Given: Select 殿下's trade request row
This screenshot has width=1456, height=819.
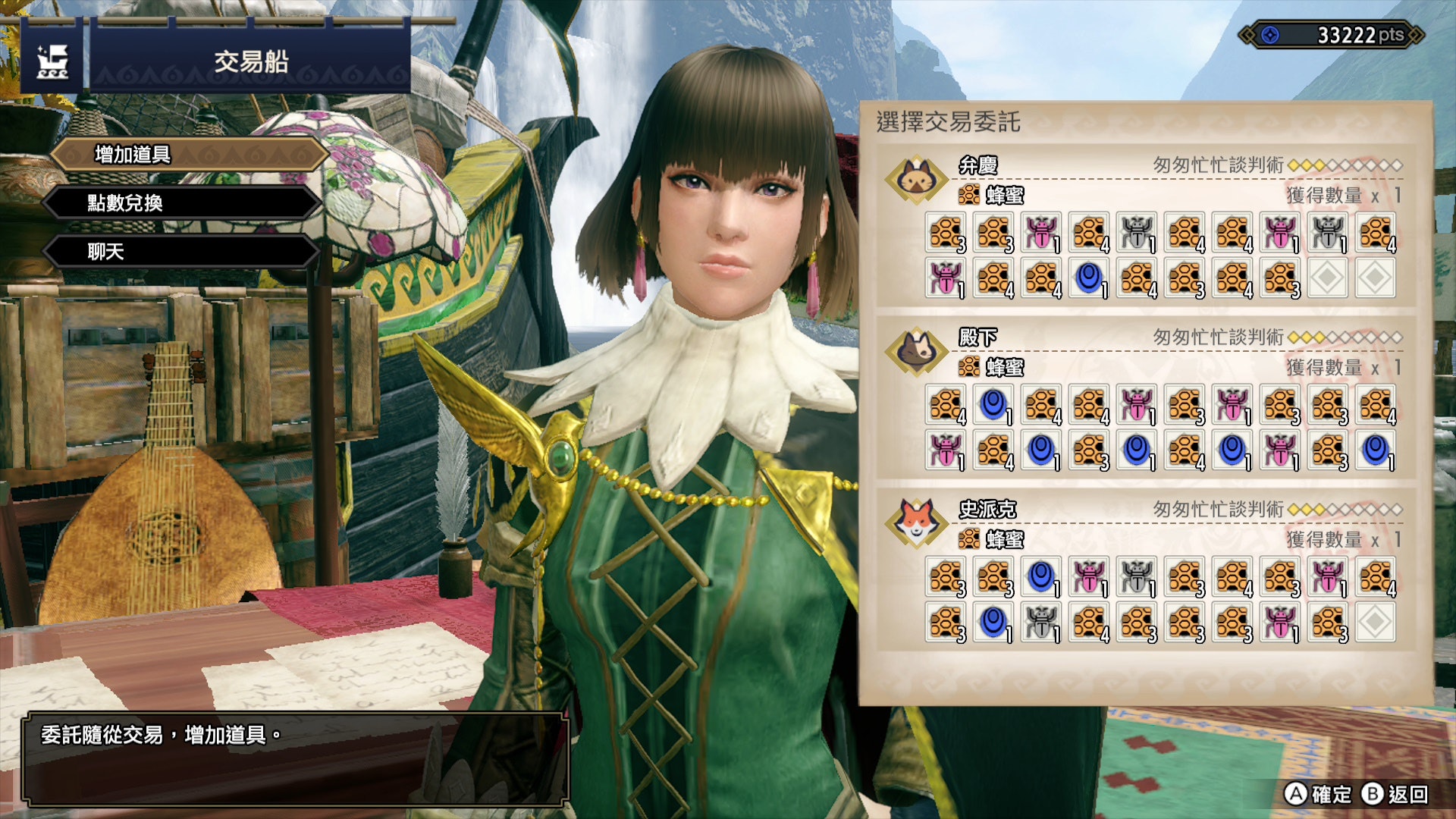Looking at the screenshot, I should click(1145, 400).
